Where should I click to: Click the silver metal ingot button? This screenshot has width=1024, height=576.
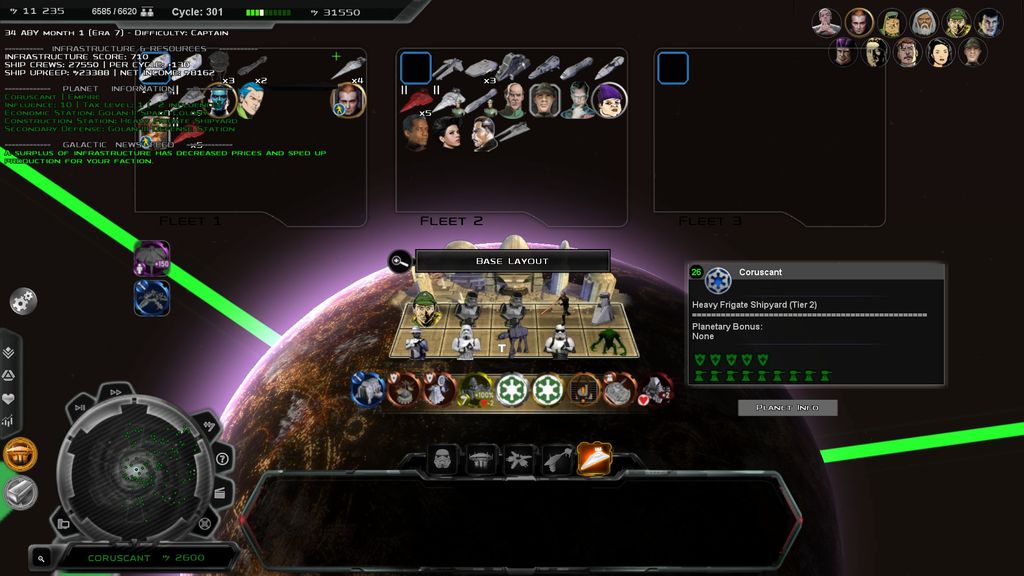[20, 491]
